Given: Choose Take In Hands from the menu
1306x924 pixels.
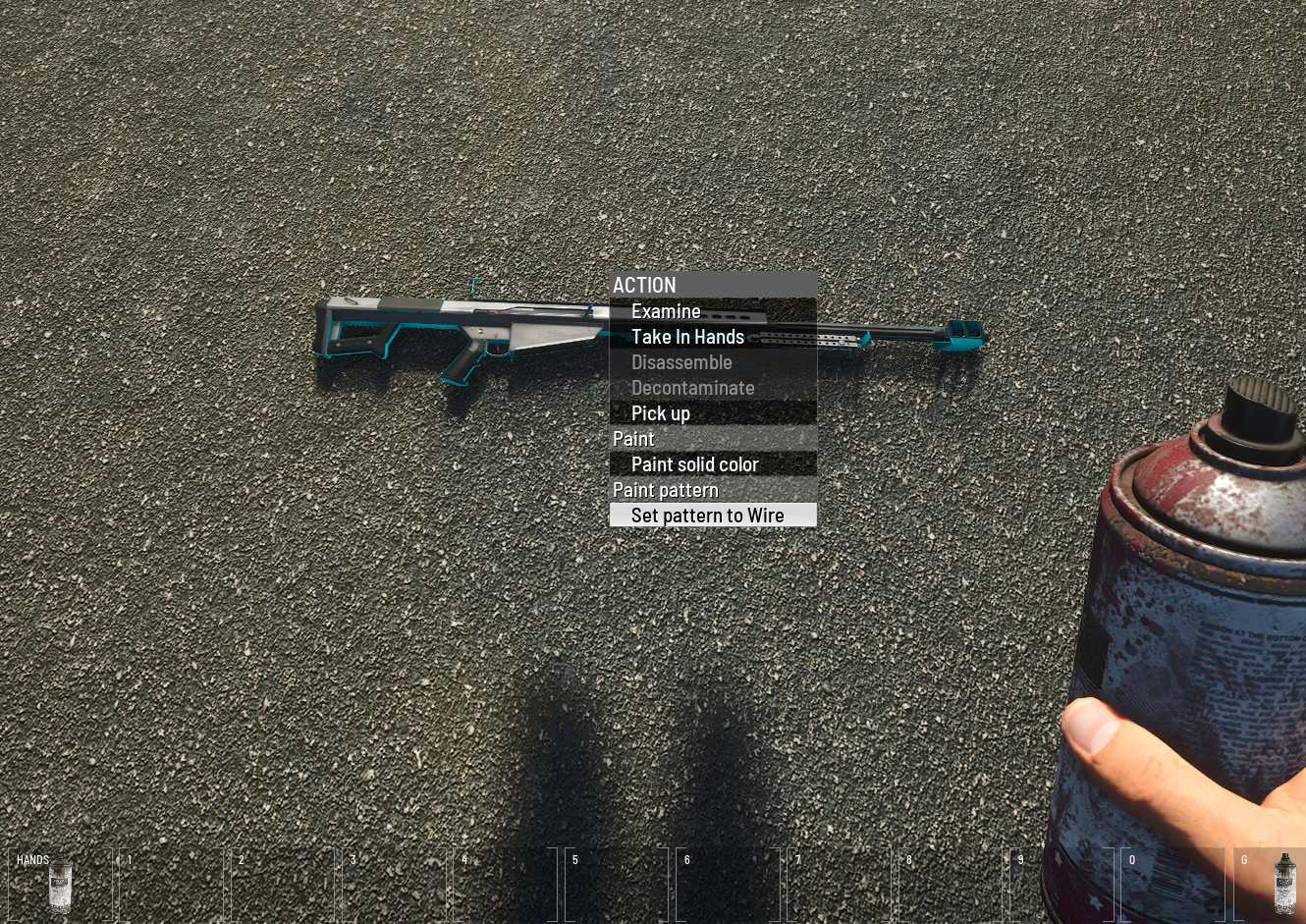Looking at the screenshot, I should click(687, 336).
